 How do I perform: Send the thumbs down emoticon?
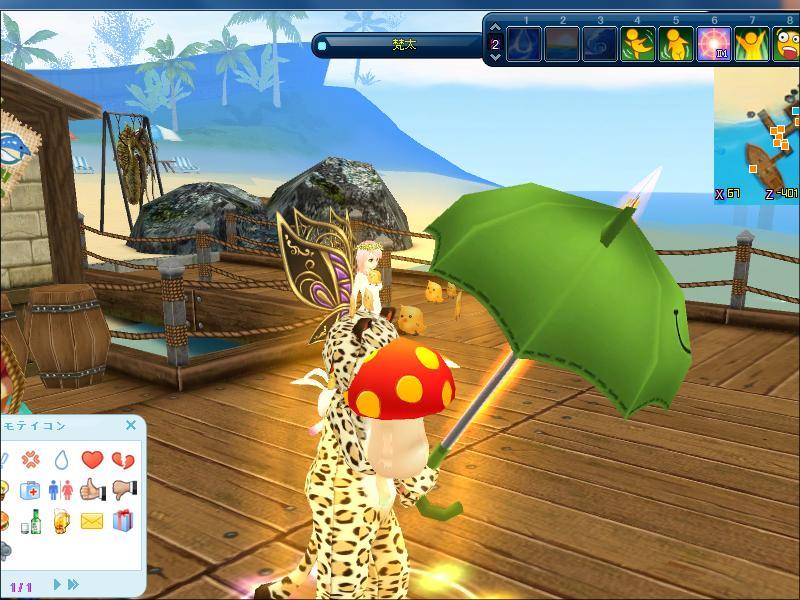(x=123, y=490)
